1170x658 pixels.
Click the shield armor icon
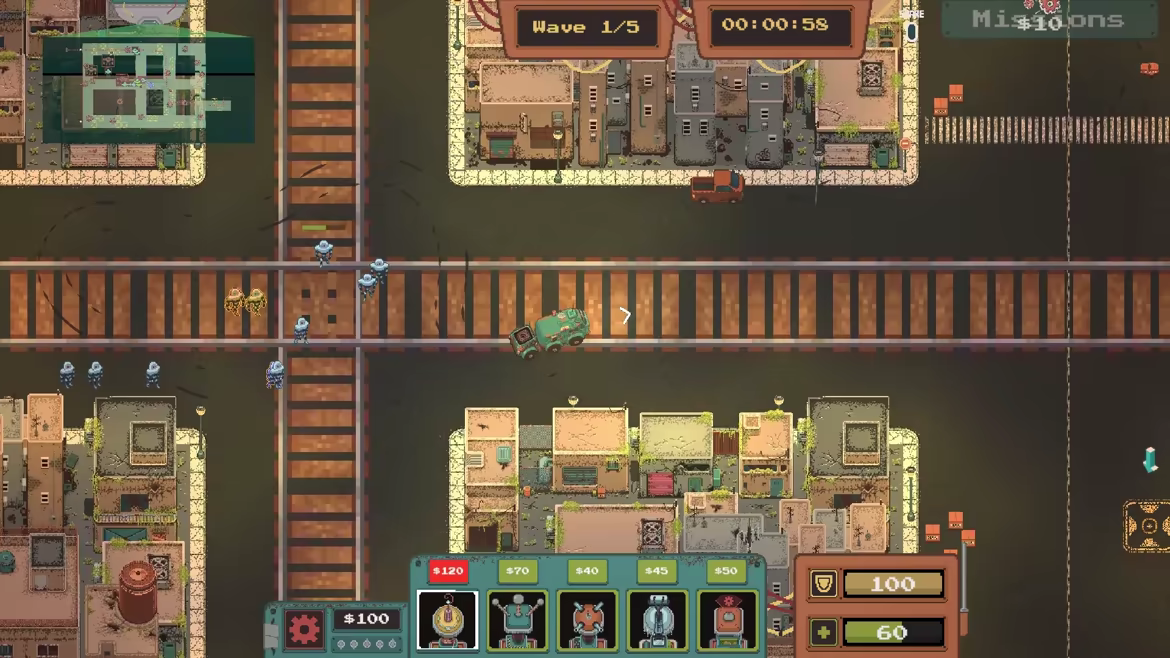point(823,584)
